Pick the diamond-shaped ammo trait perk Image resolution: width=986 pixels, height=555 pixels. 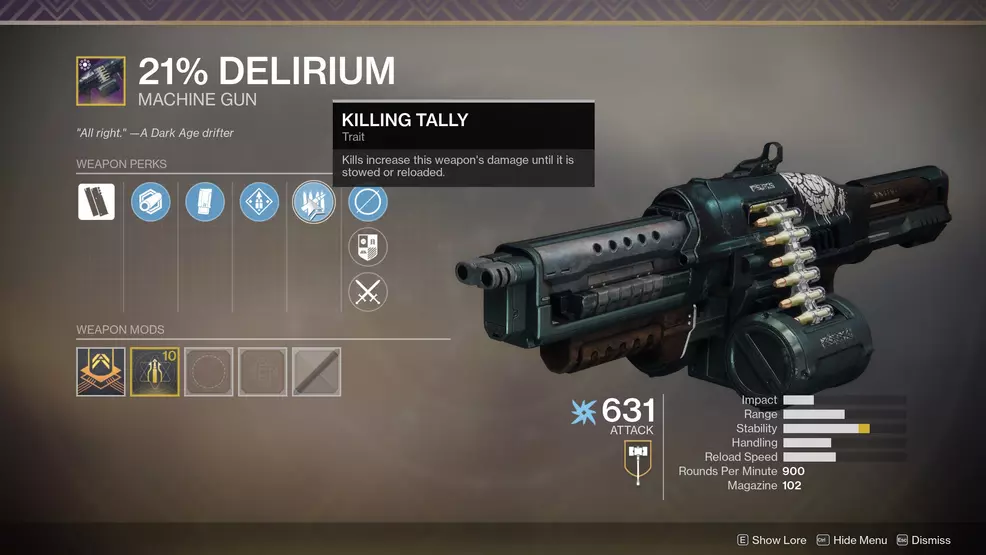coord(259,202)
